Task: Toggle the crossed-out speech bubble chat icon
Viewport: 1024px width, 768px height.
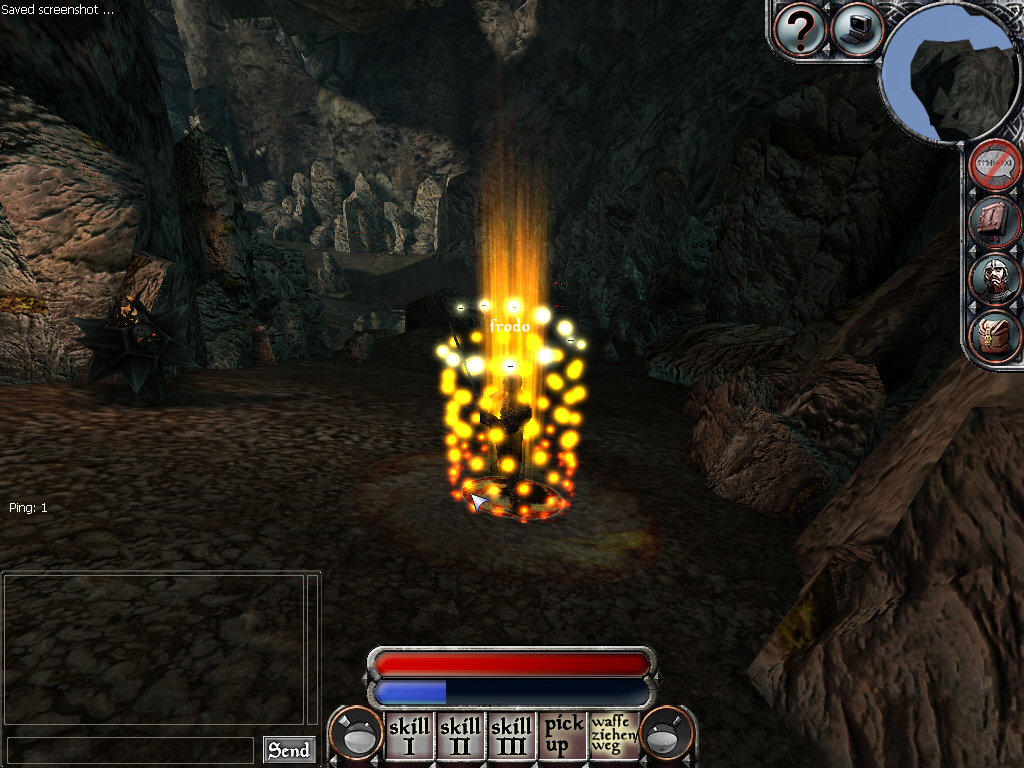Action: [995, 164]
